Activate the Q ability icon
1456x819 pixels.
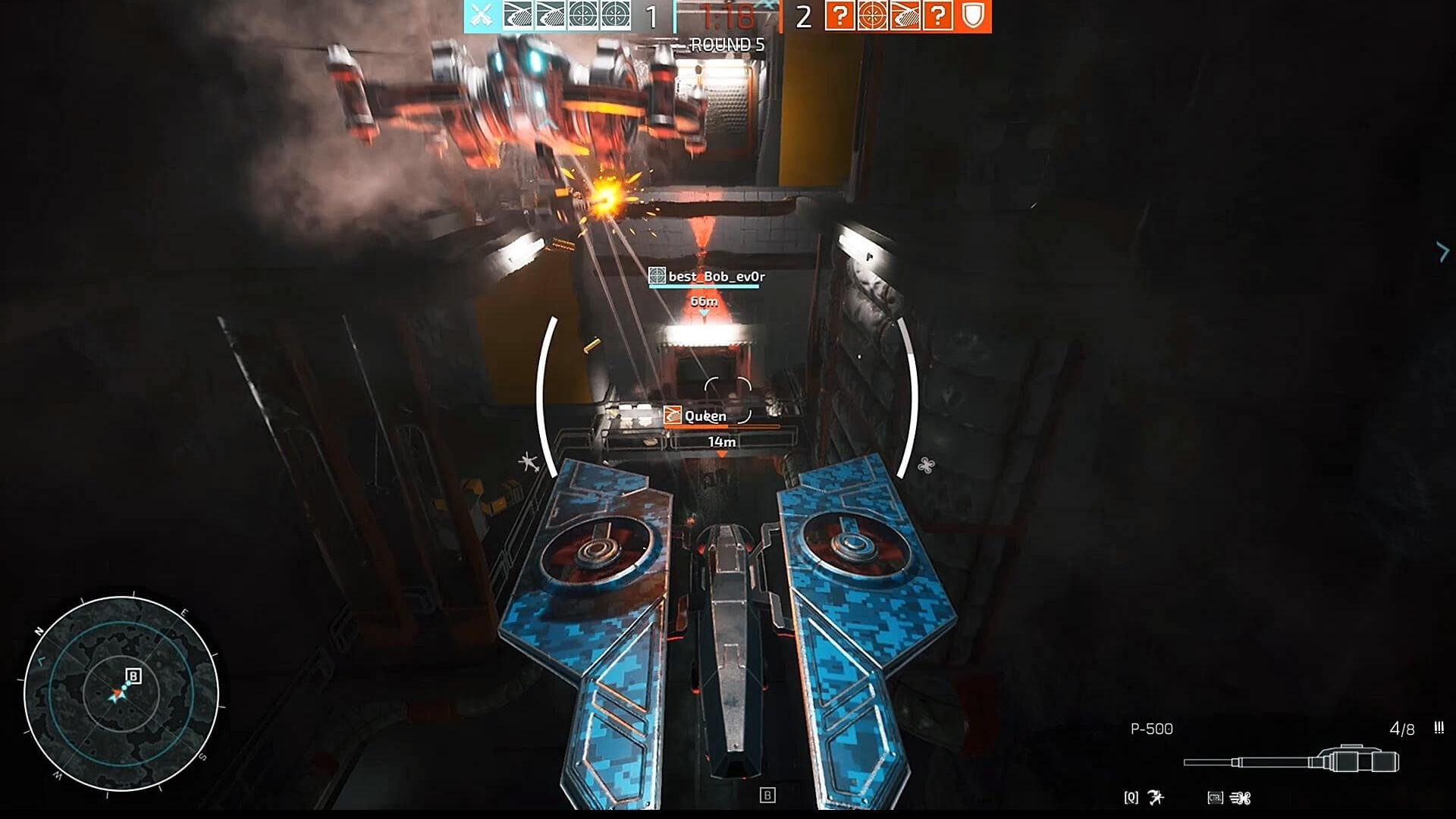[x=1156, y=797]
